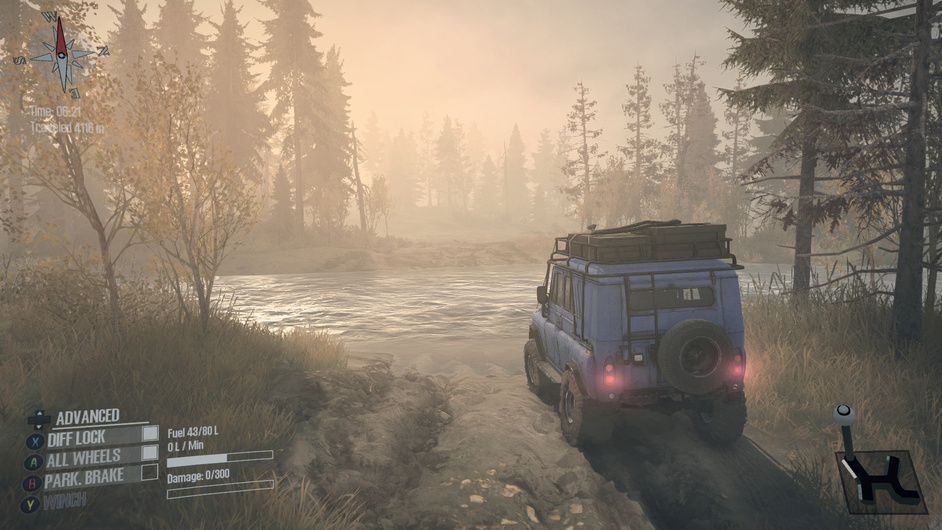942x530 pixels.
Task: Open the ADVANCED vehicle menu header
Action: click(x=86, y=416)
